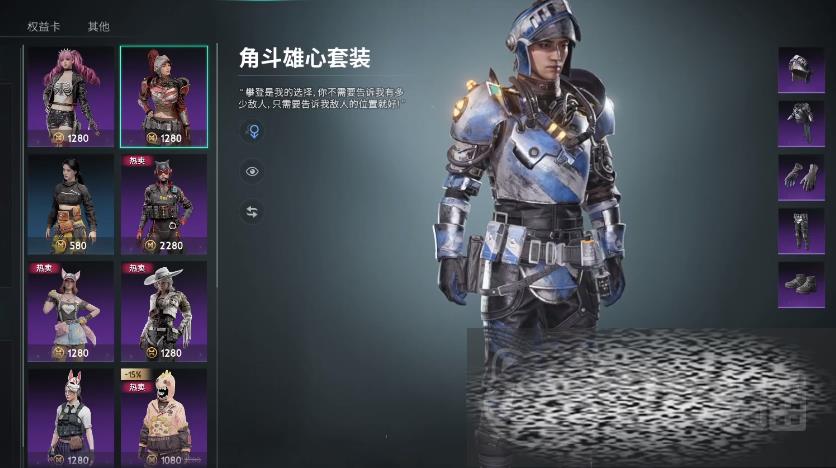836x468 pixels.
Task: Click the swap arrows icon
Action: [x=252, y=212]
